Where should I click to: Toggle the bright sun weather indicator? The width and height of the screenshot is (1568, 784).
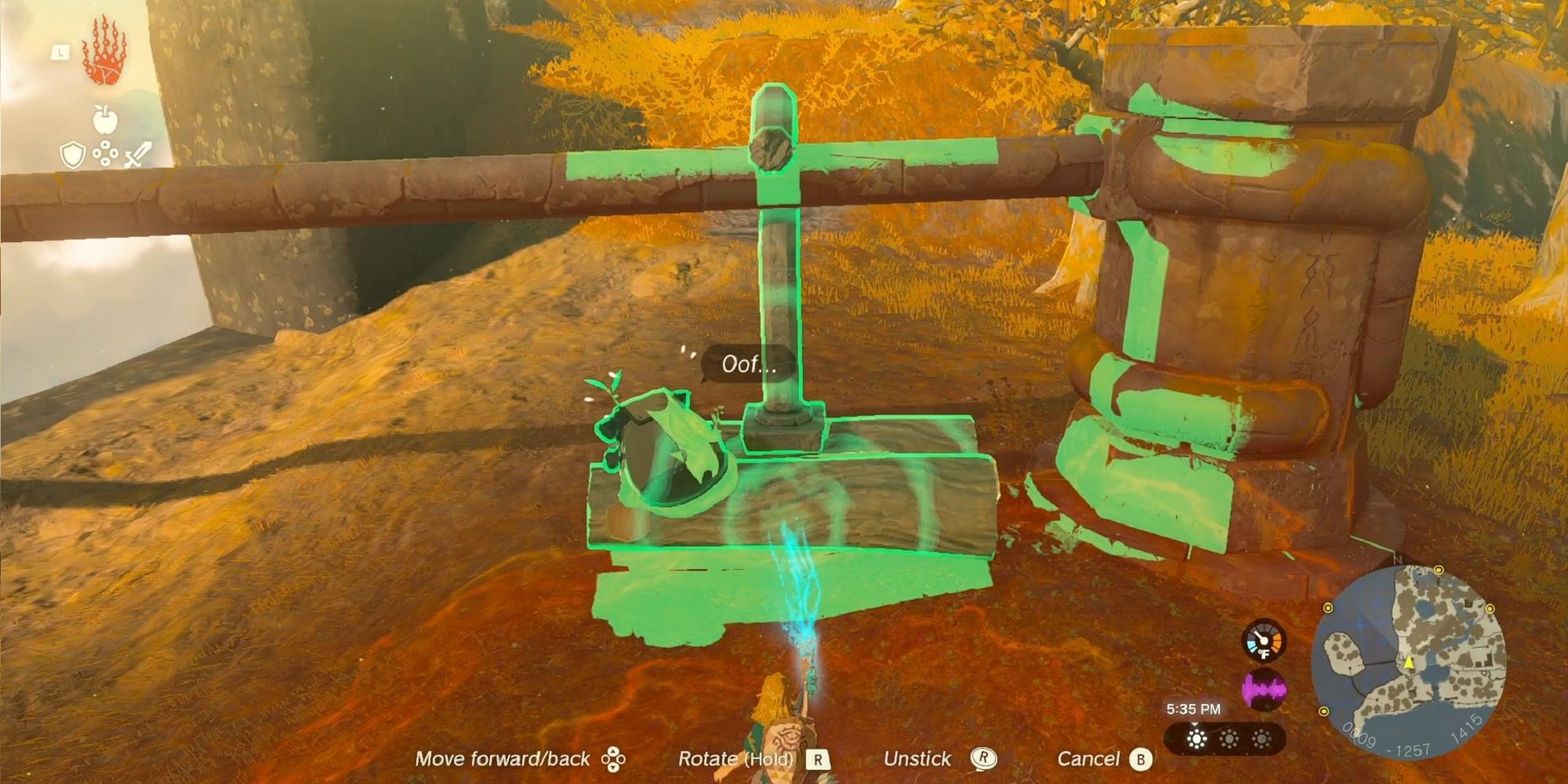click(x=1197, y=739)
